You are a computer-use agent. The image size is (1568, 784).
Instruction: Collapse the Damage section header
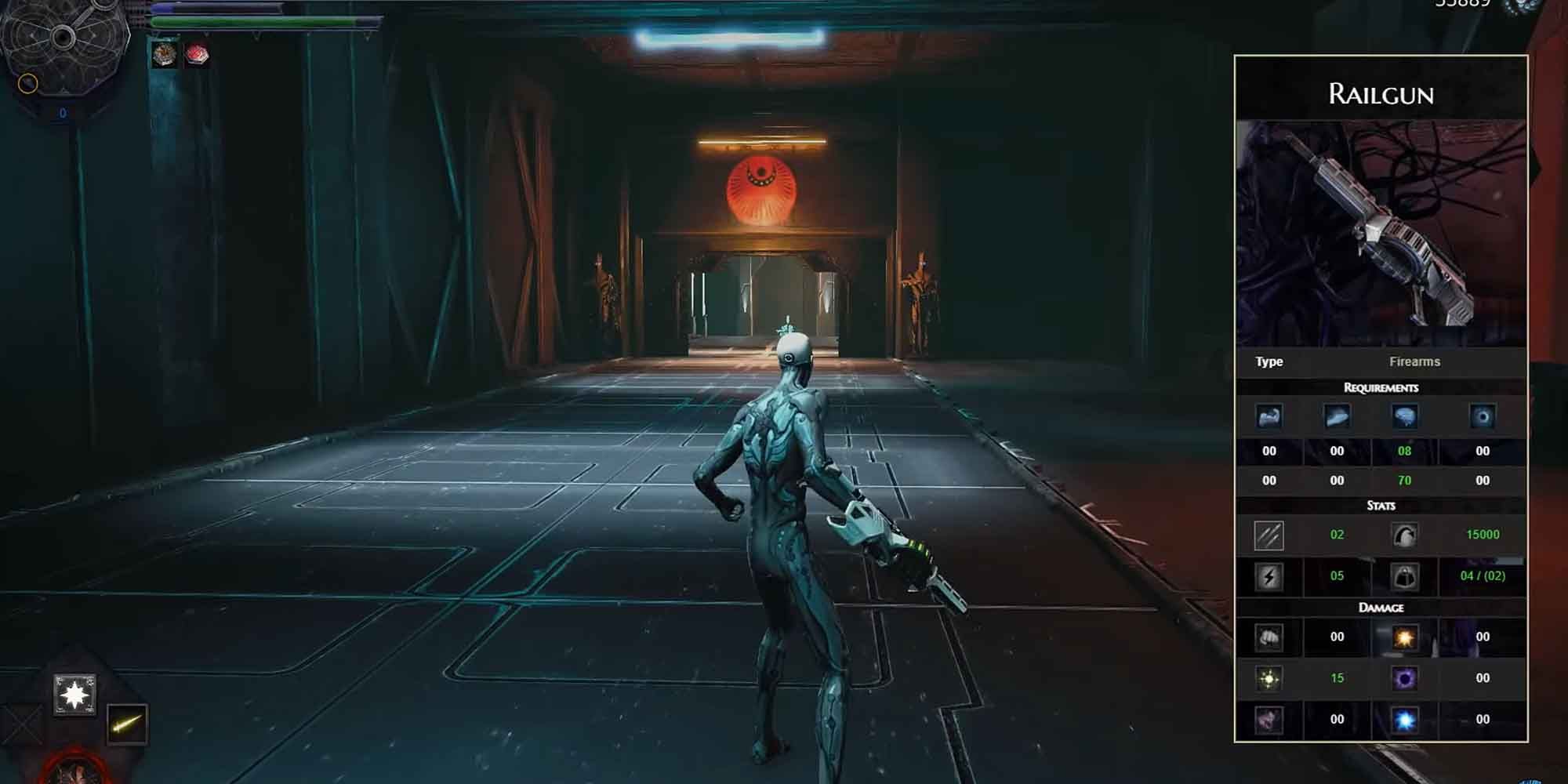1380,608
